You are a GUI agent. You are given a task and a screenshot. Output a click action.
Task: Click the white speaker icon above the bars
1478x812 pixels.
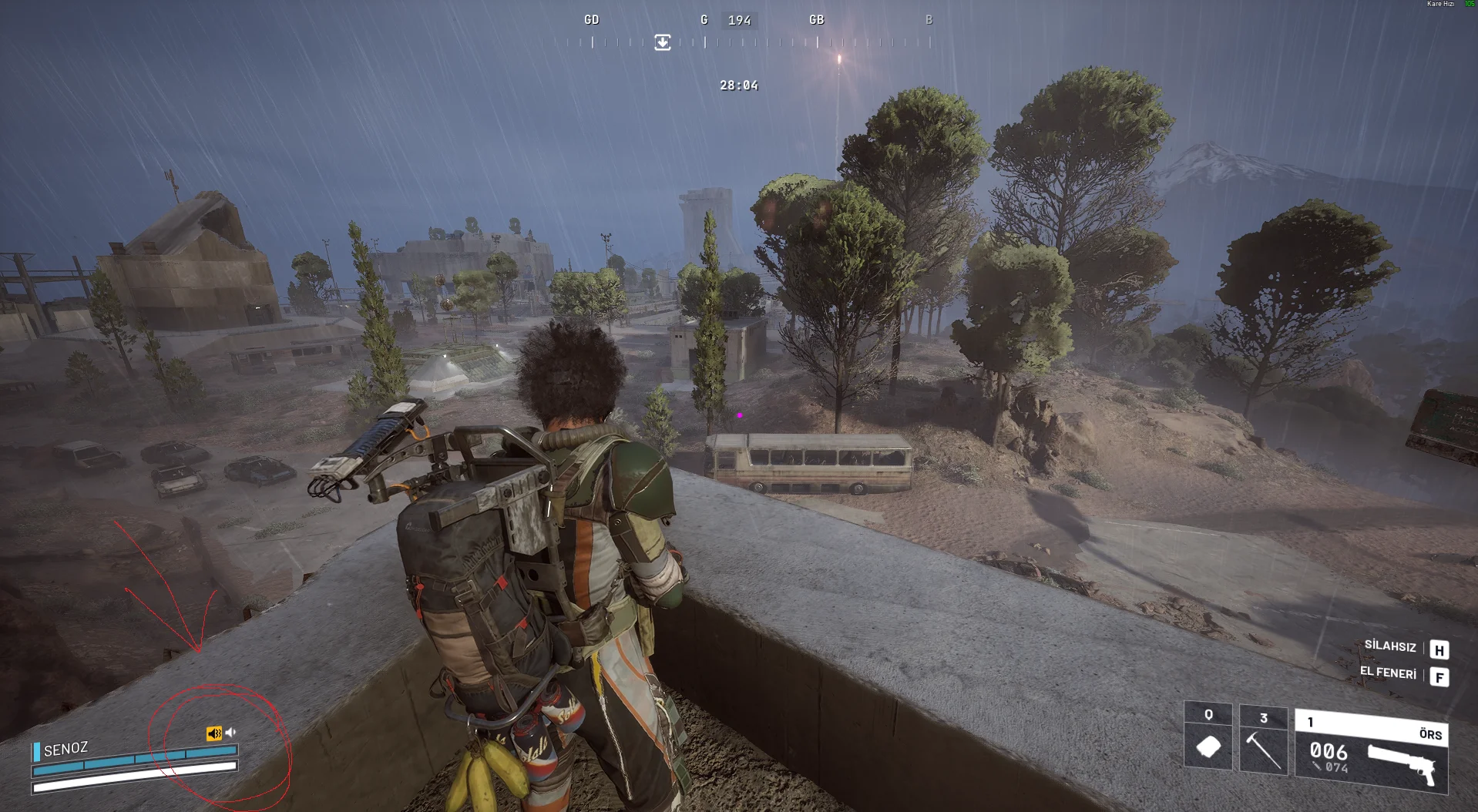230,733
